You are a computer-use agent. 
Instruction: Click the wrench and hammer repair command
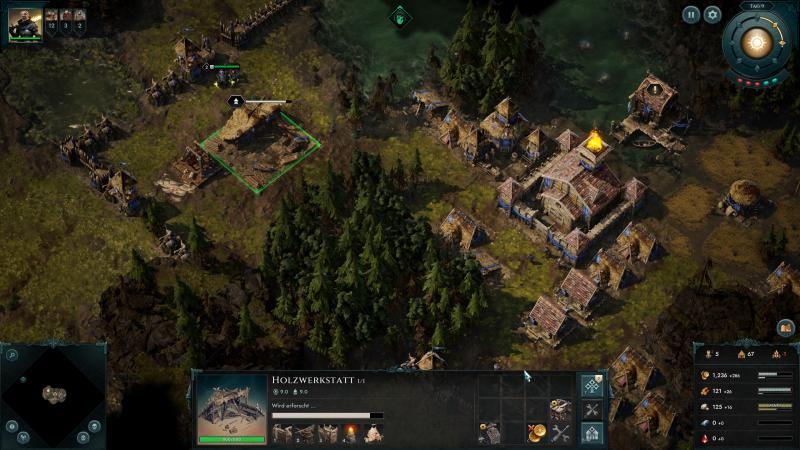pyautogui.click(x=561, y=433)
